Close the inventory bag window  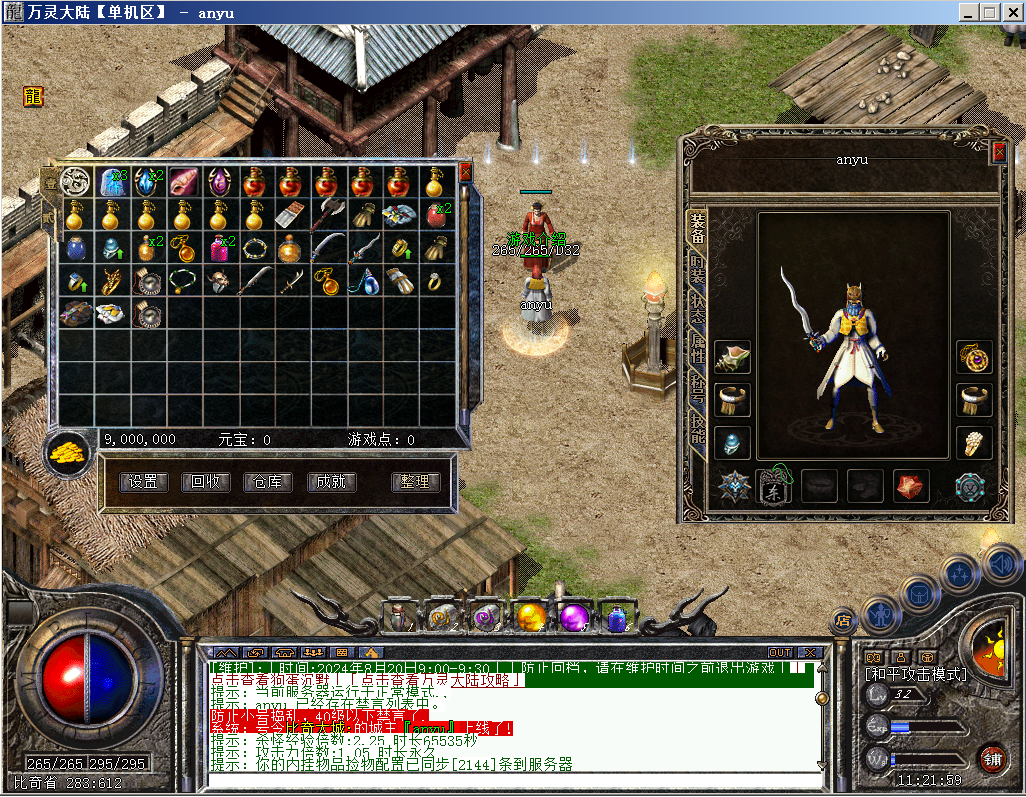(x=465, y=171)
